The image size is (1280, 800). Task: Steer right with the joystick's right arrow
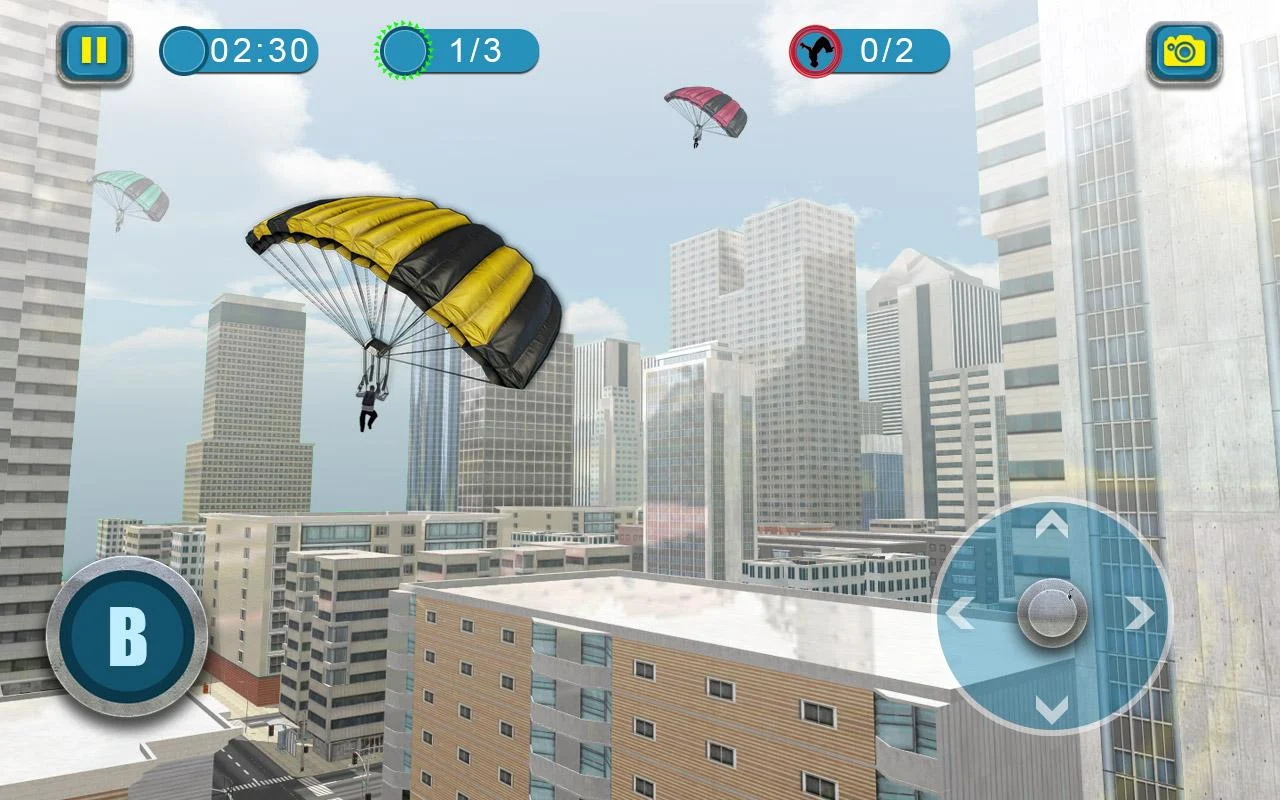click(x=1140, y=613)
